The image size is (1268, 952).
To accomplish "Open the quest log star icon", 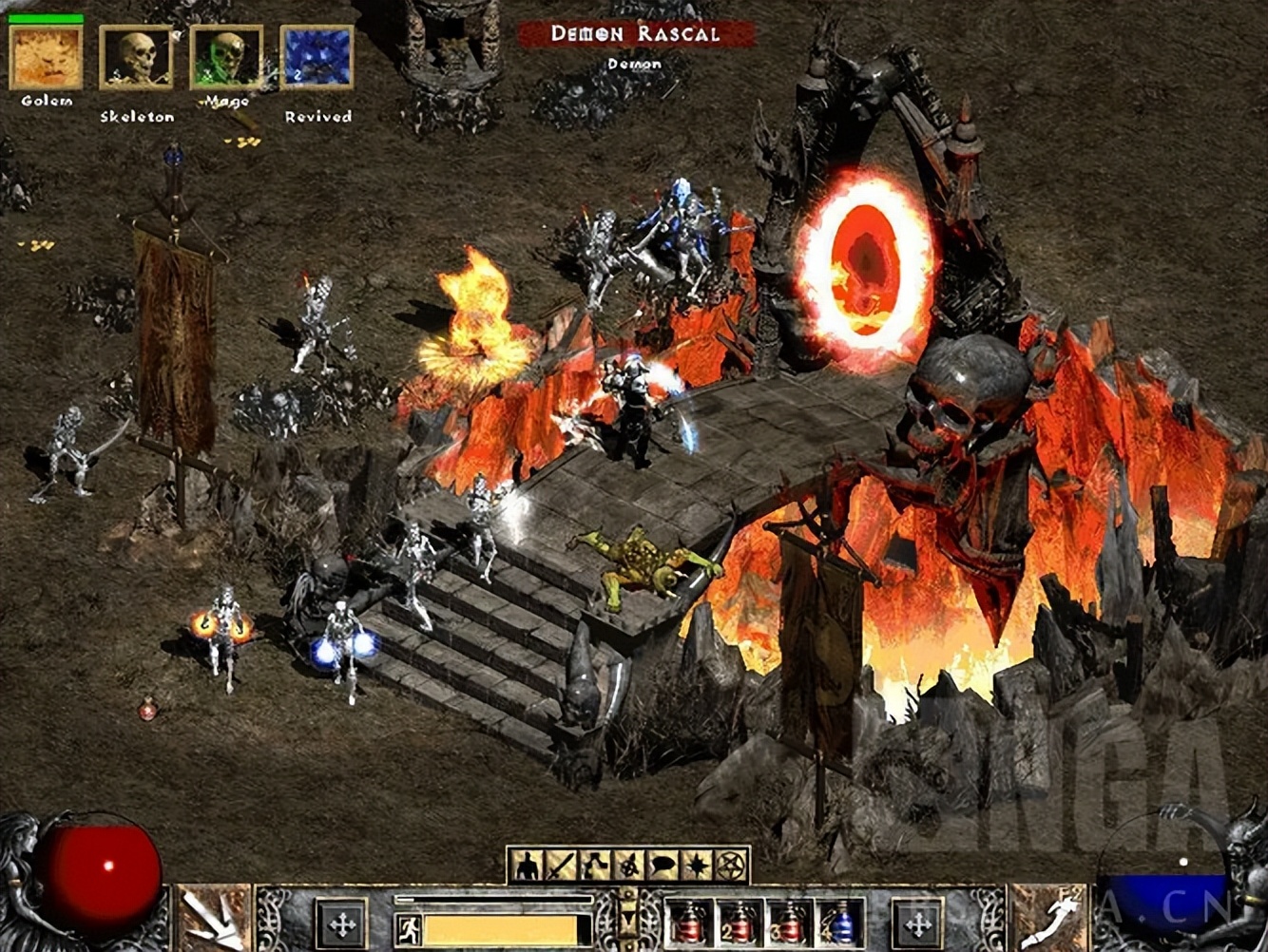I will (697, 866).
